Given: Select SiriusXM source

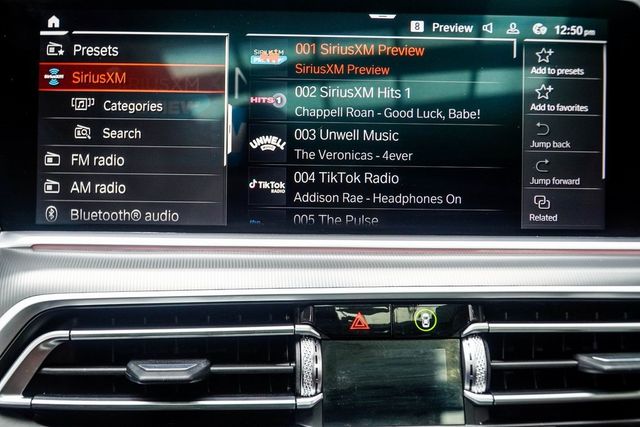Looking at the screenshot, I should (x=98, y=78).
